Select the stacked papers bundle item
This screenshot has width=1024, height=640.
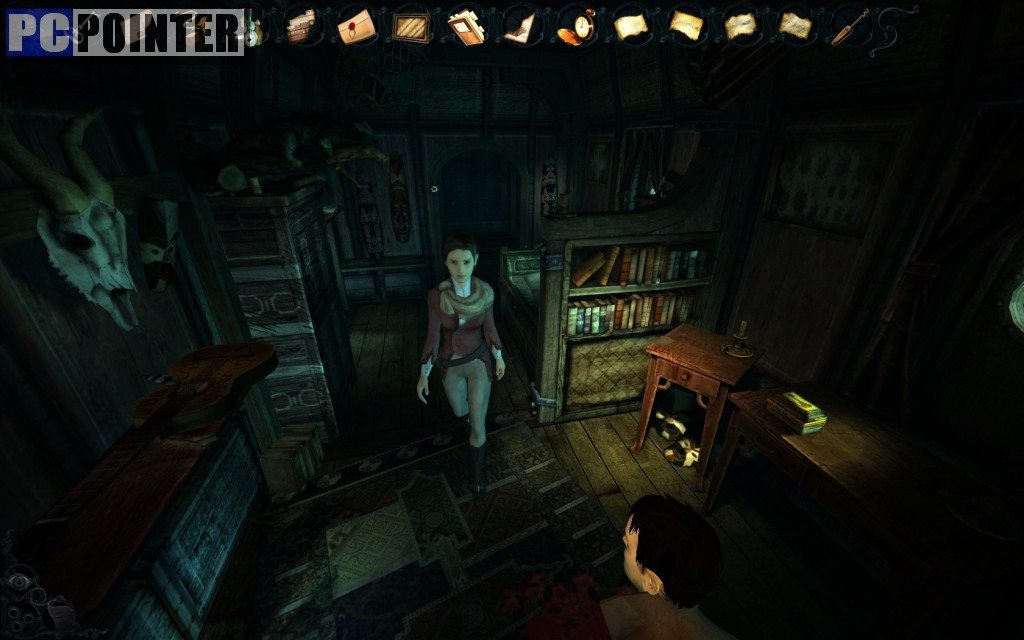pyautogui.click(x=300, y=24)
